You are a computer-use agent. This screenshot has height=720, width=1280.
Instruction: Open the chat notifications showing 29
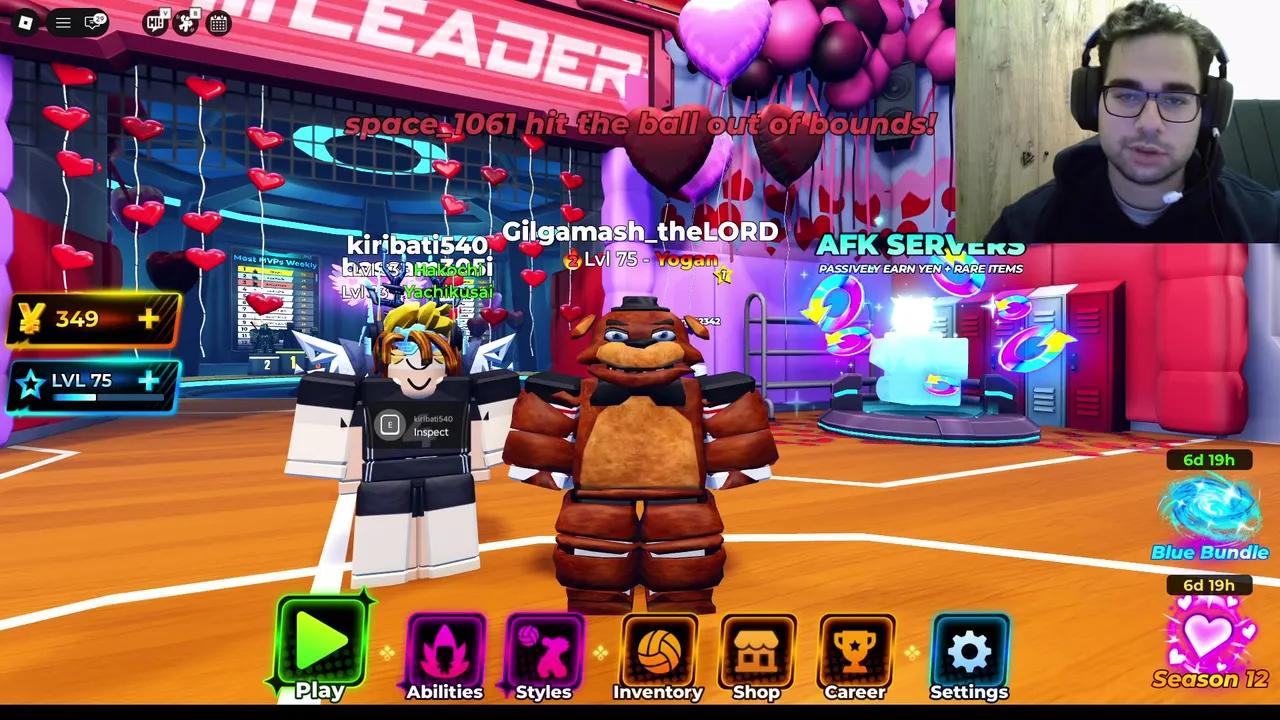pyautogui.click(x=93, y=22)
